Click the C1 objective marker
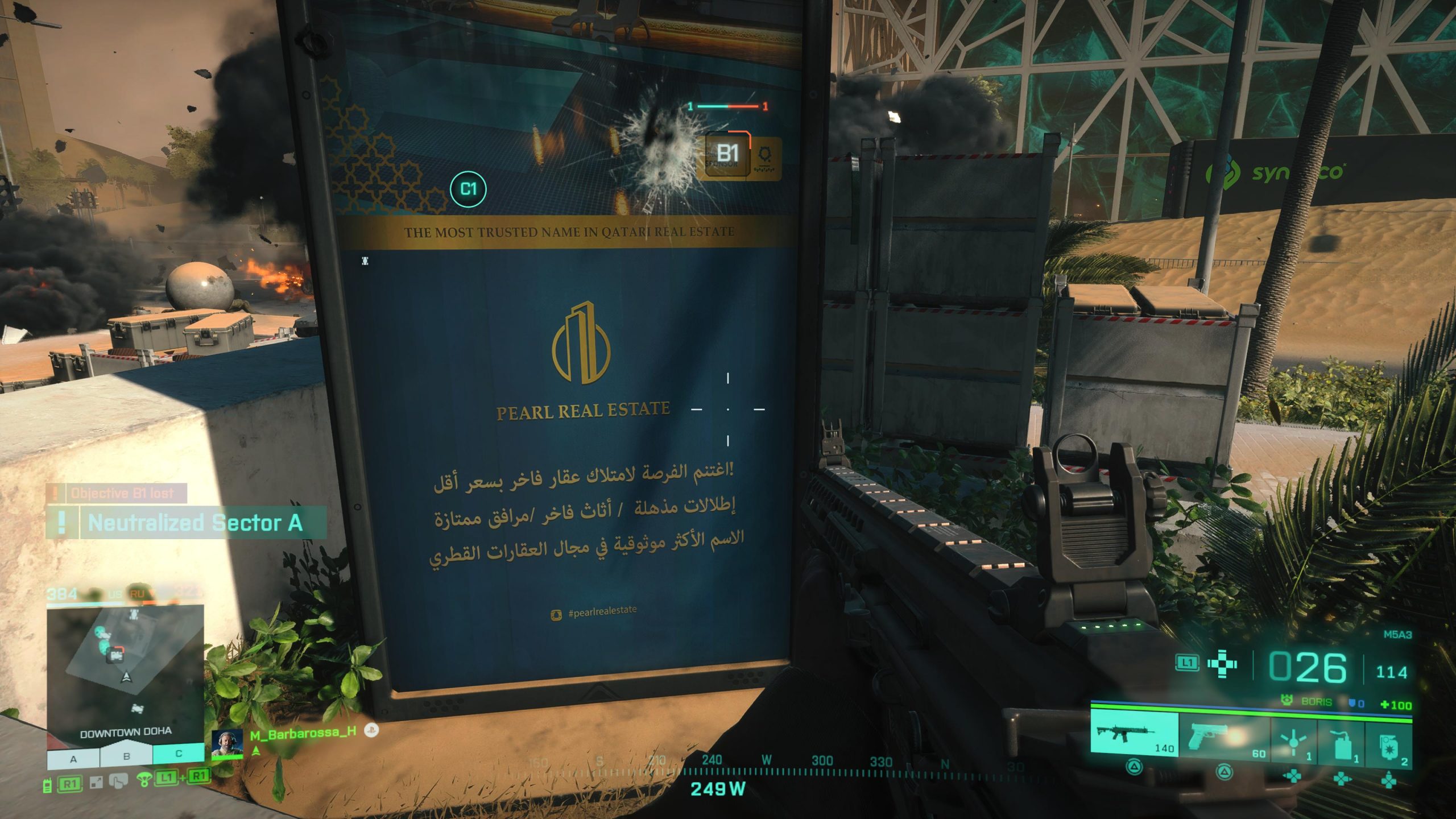The image size is (1456, 819). point(468,189)
